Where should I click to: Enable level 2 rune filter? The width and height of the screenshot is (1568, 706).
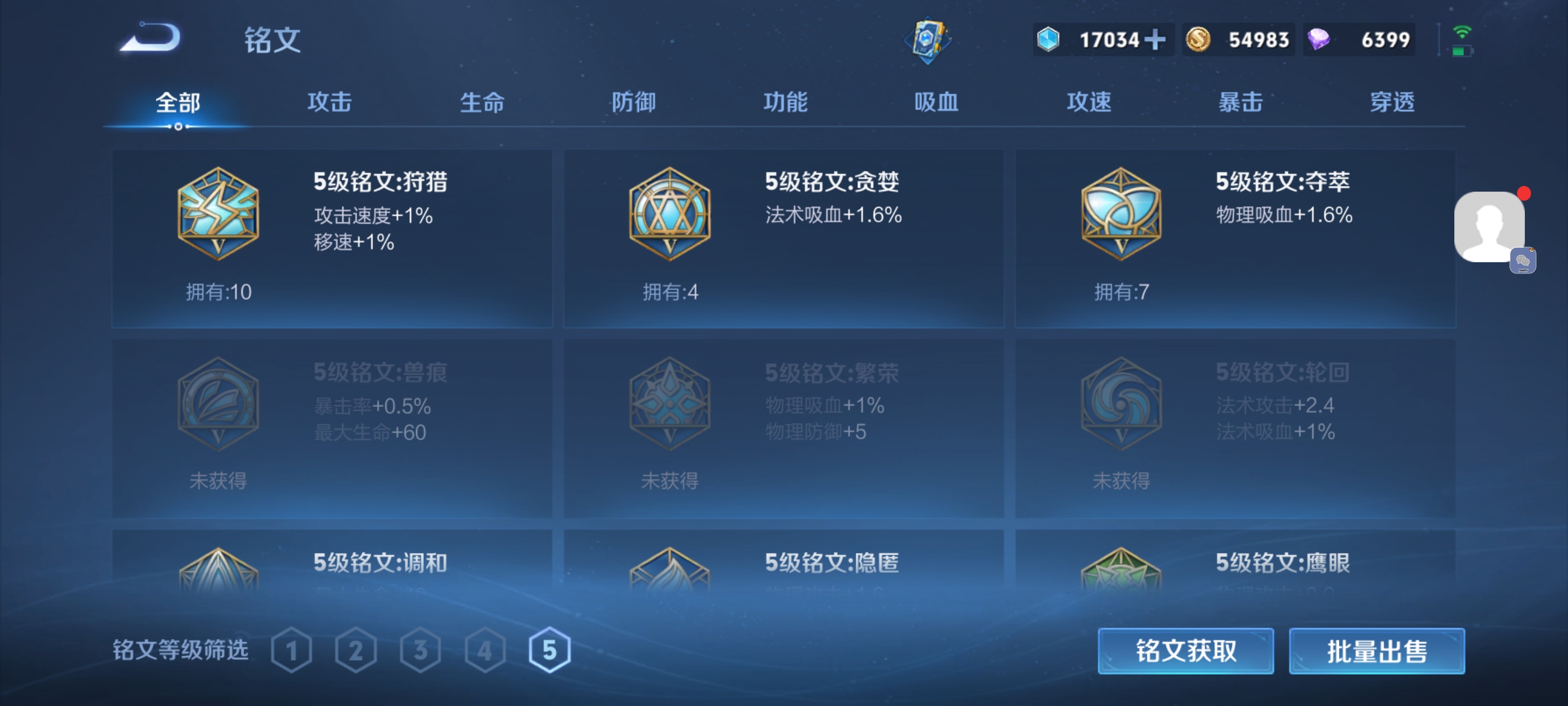pos(356,650)
